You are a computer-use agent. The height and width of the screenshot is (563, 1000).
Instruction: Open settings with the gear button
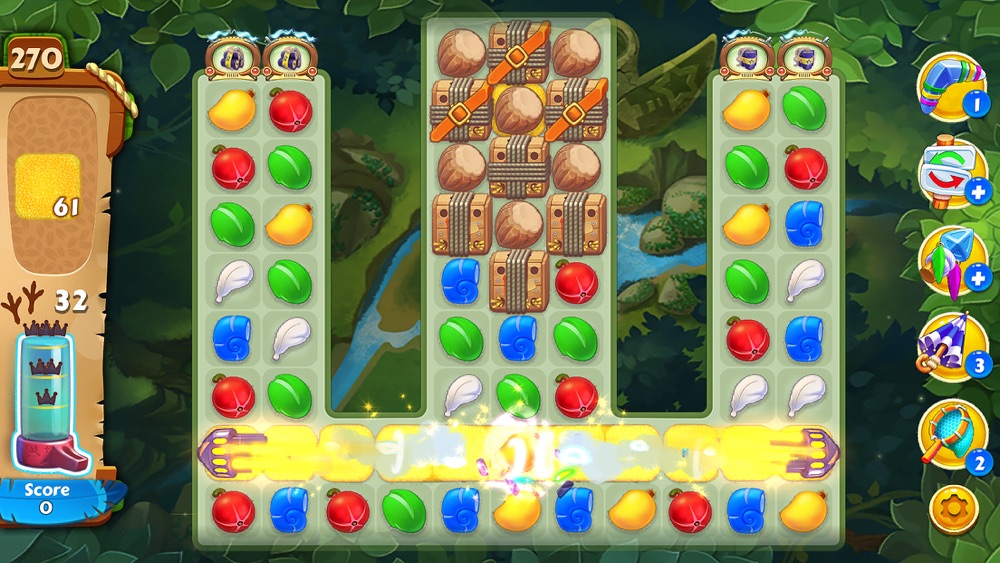(952, 510)
